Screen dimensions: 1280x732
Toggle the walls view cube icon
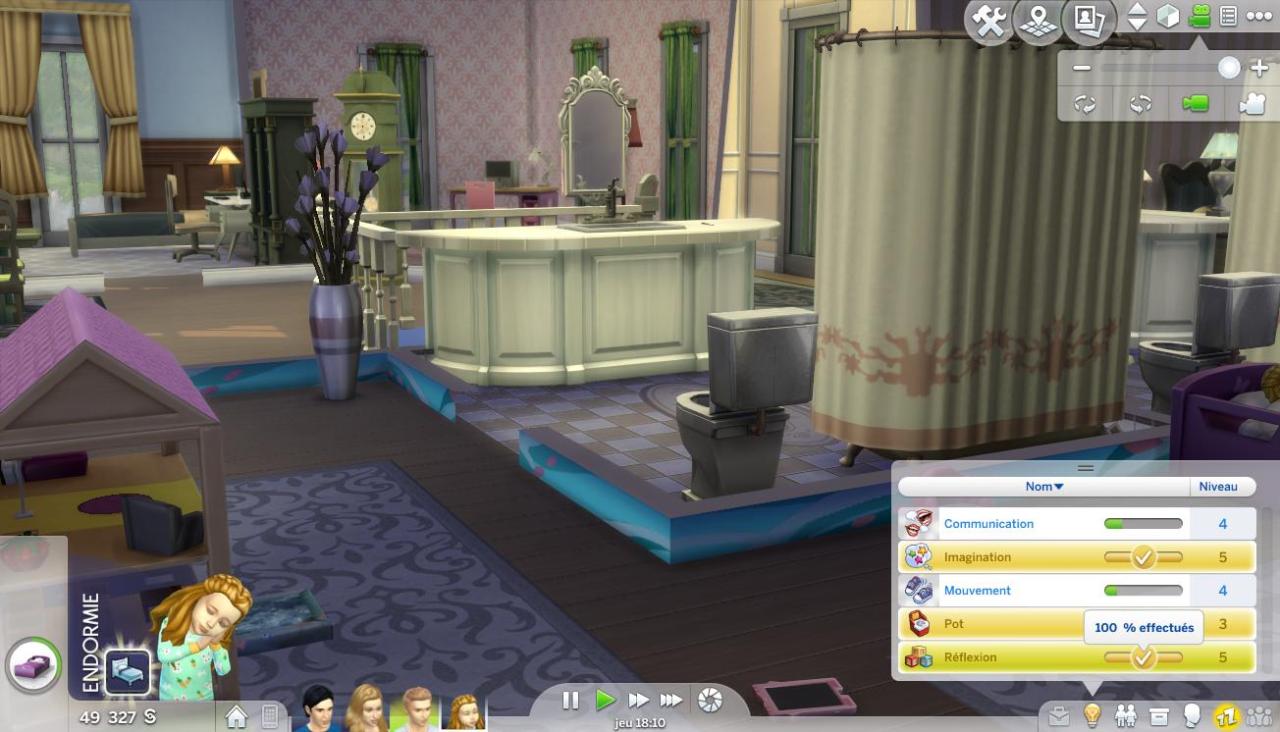pyautogui.click(x=1168, y=17)
